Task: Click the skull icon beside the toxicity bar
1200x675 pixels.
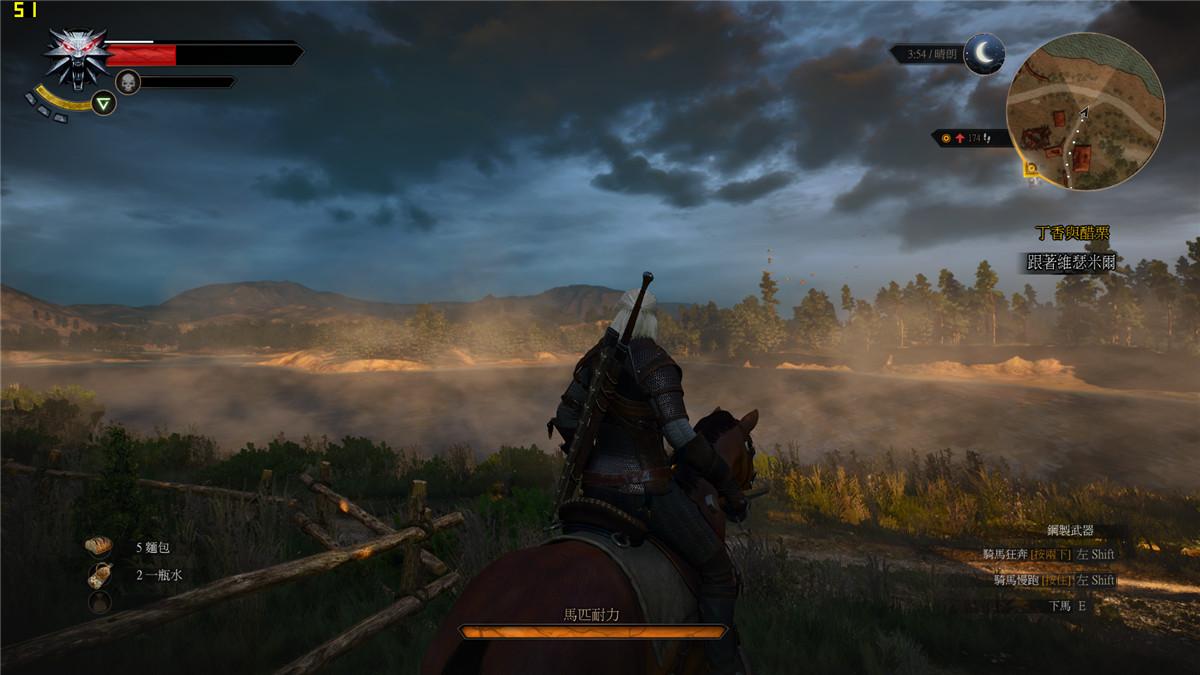Action: tap(127, 82)
